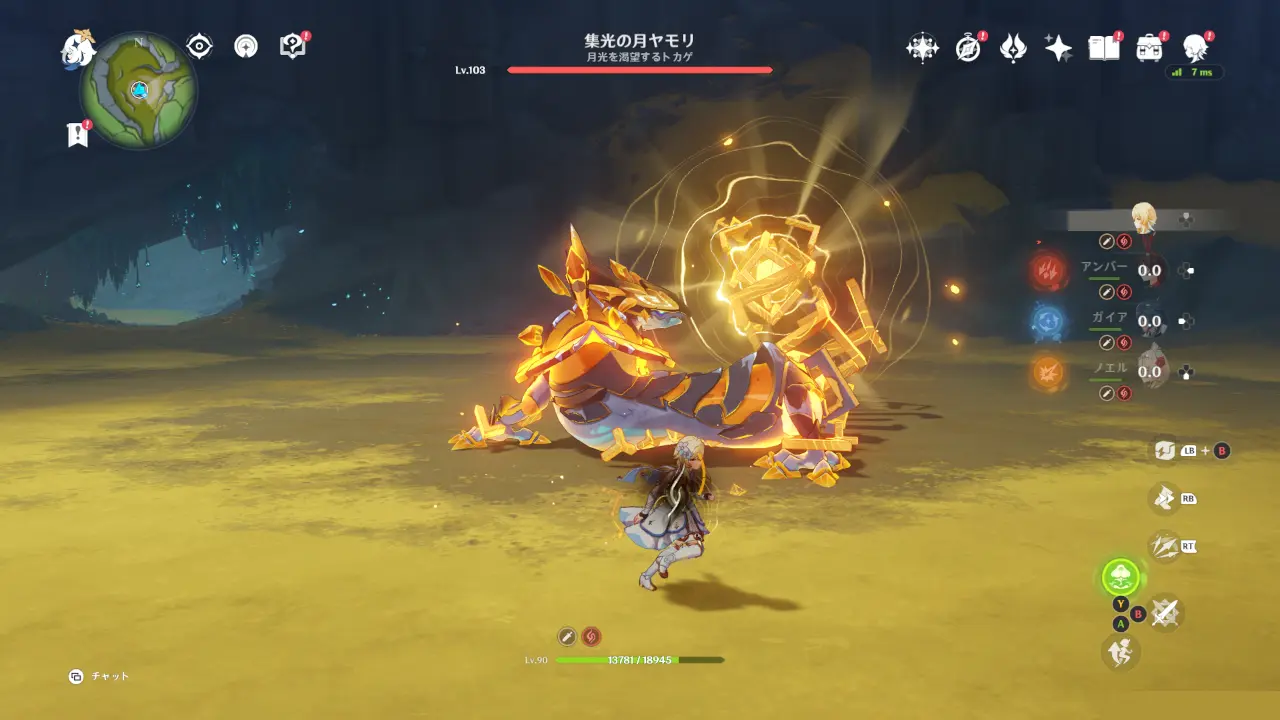Open the Adventurer Handbook book icon
The image size is (1280, 720).
tap(1103, 47)
